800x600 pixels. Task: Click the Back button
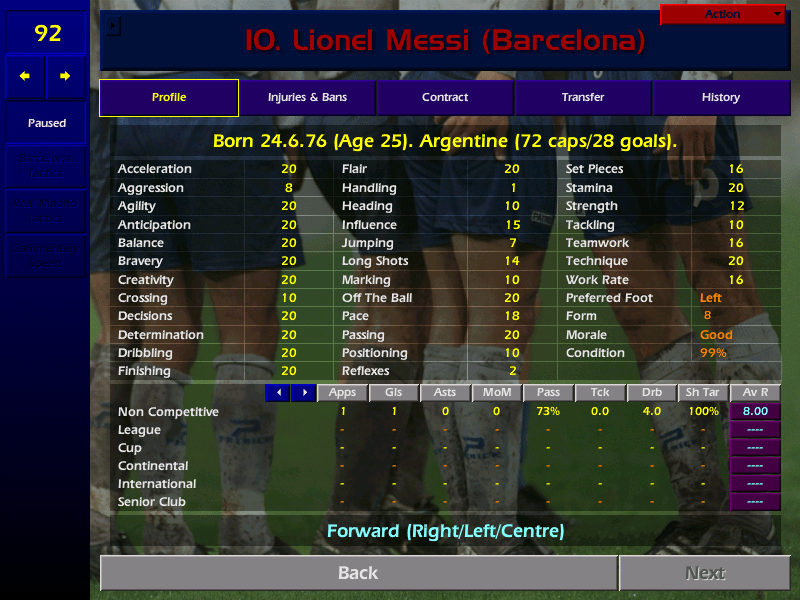pyautogui.click(x=358, y=573)
